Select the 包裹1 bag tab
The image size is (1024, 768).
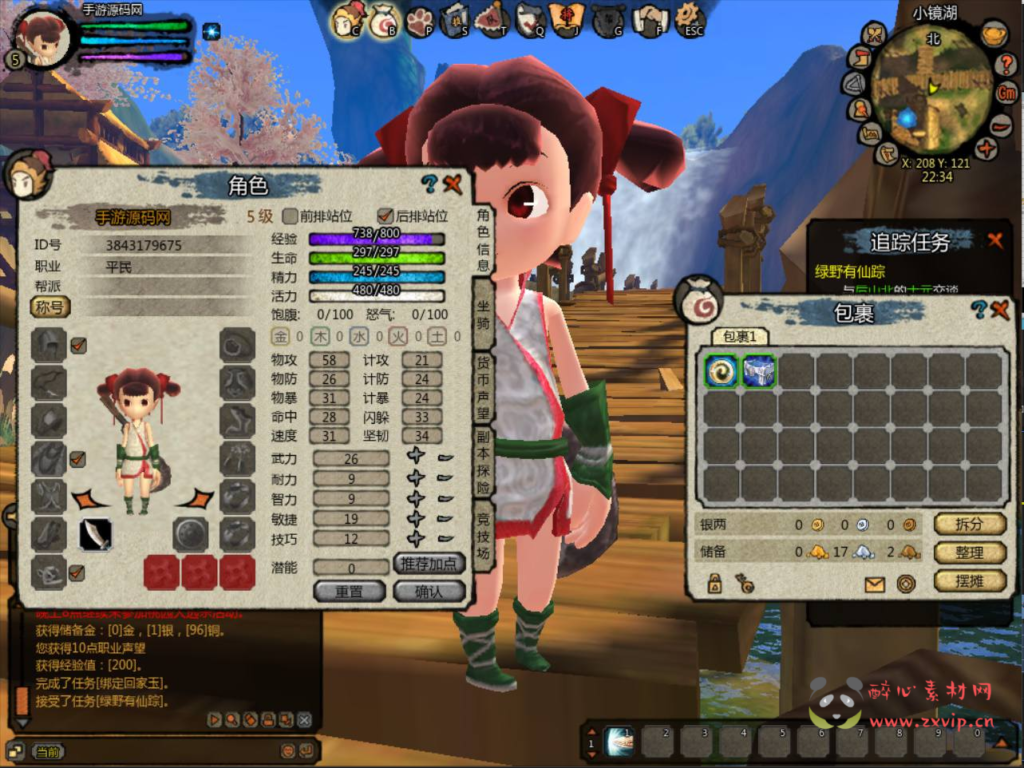740,337
